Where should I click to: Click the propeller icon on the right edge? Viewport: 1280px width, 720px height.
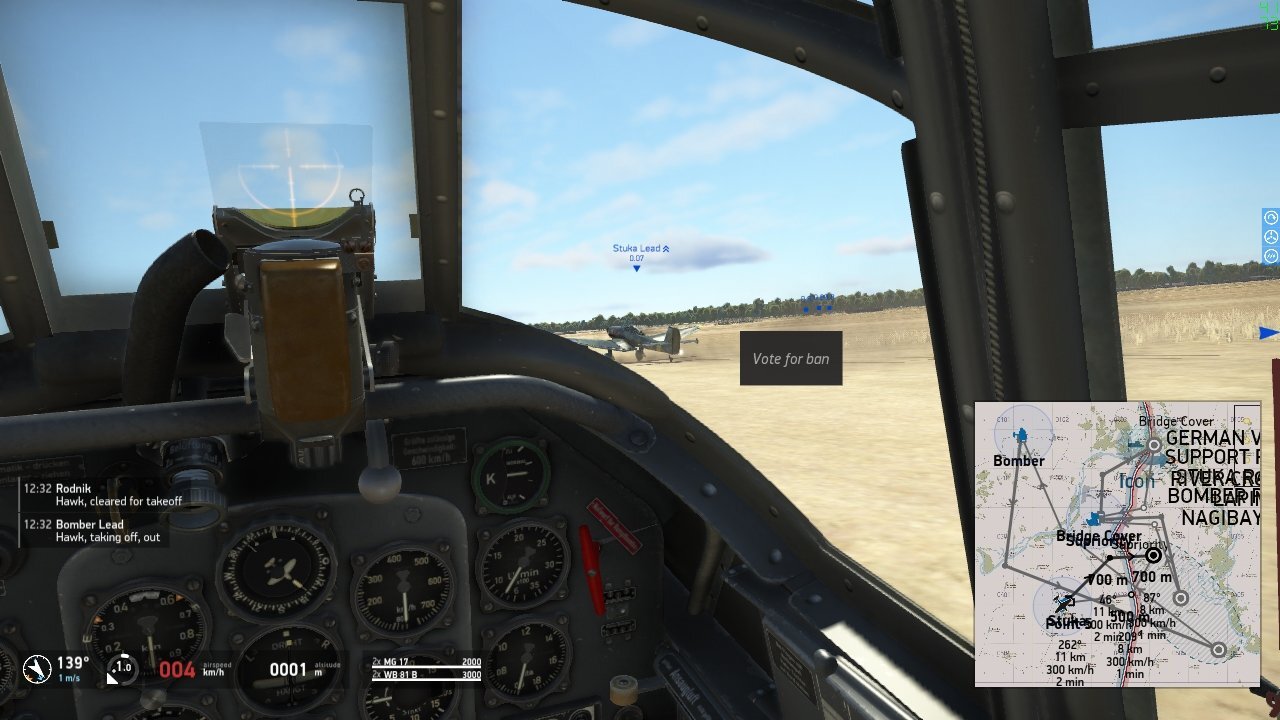(x=1271, y=237)
